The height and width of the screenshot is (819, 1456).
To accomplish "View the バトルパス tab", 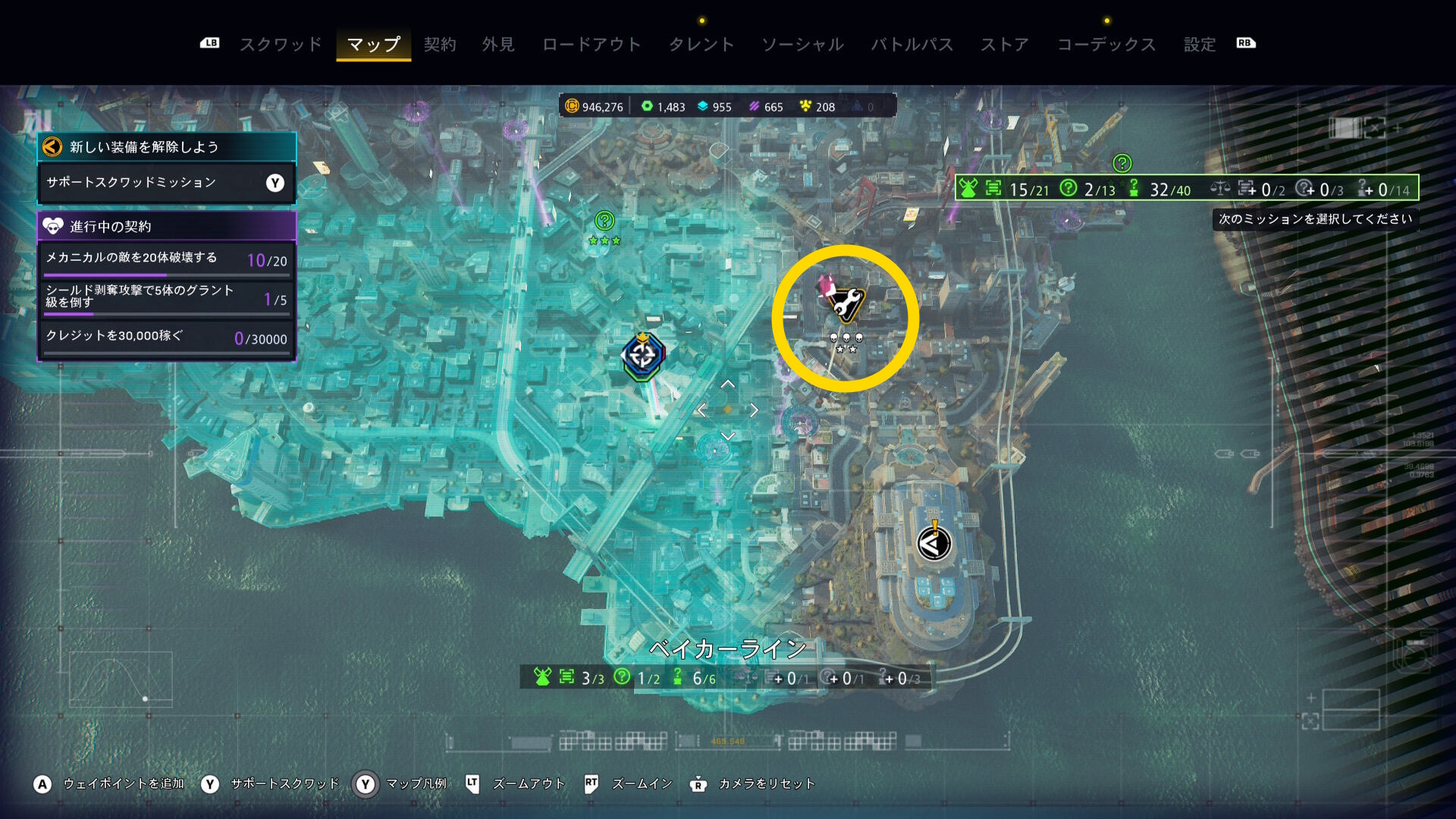I will coord(912,44).
